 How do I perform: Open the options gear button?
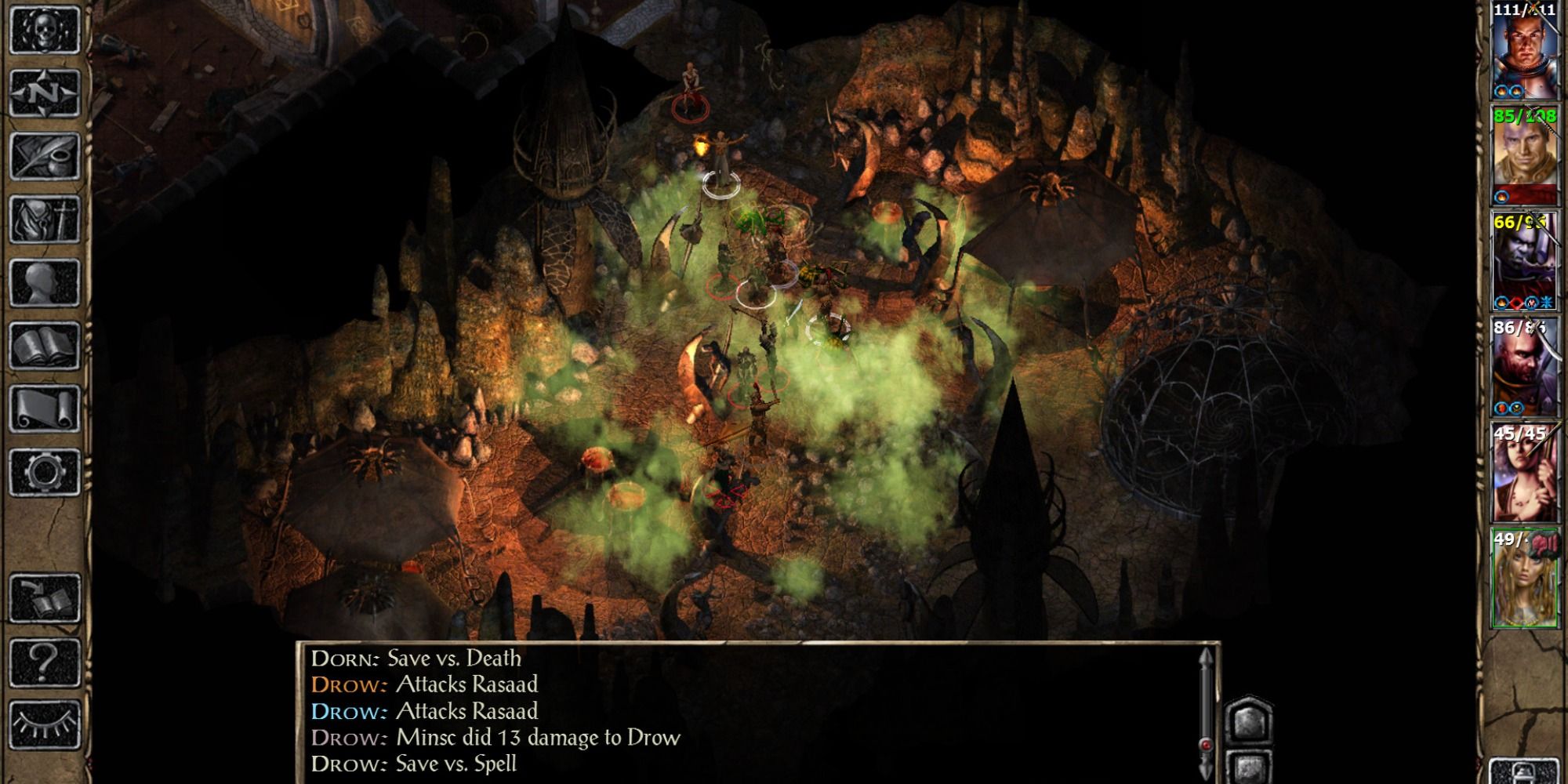45,472
